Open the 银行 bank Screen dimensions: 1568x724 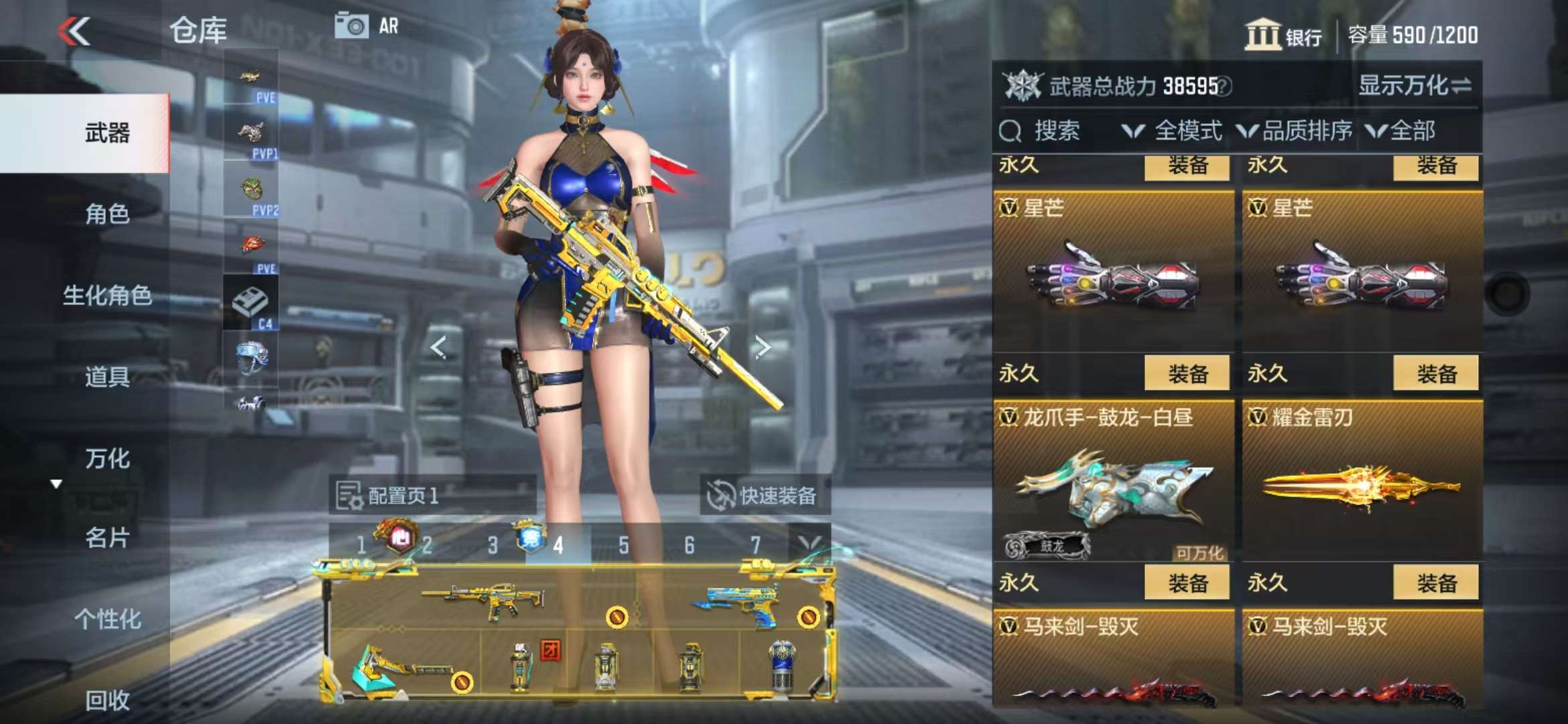tap(1283, 35)
